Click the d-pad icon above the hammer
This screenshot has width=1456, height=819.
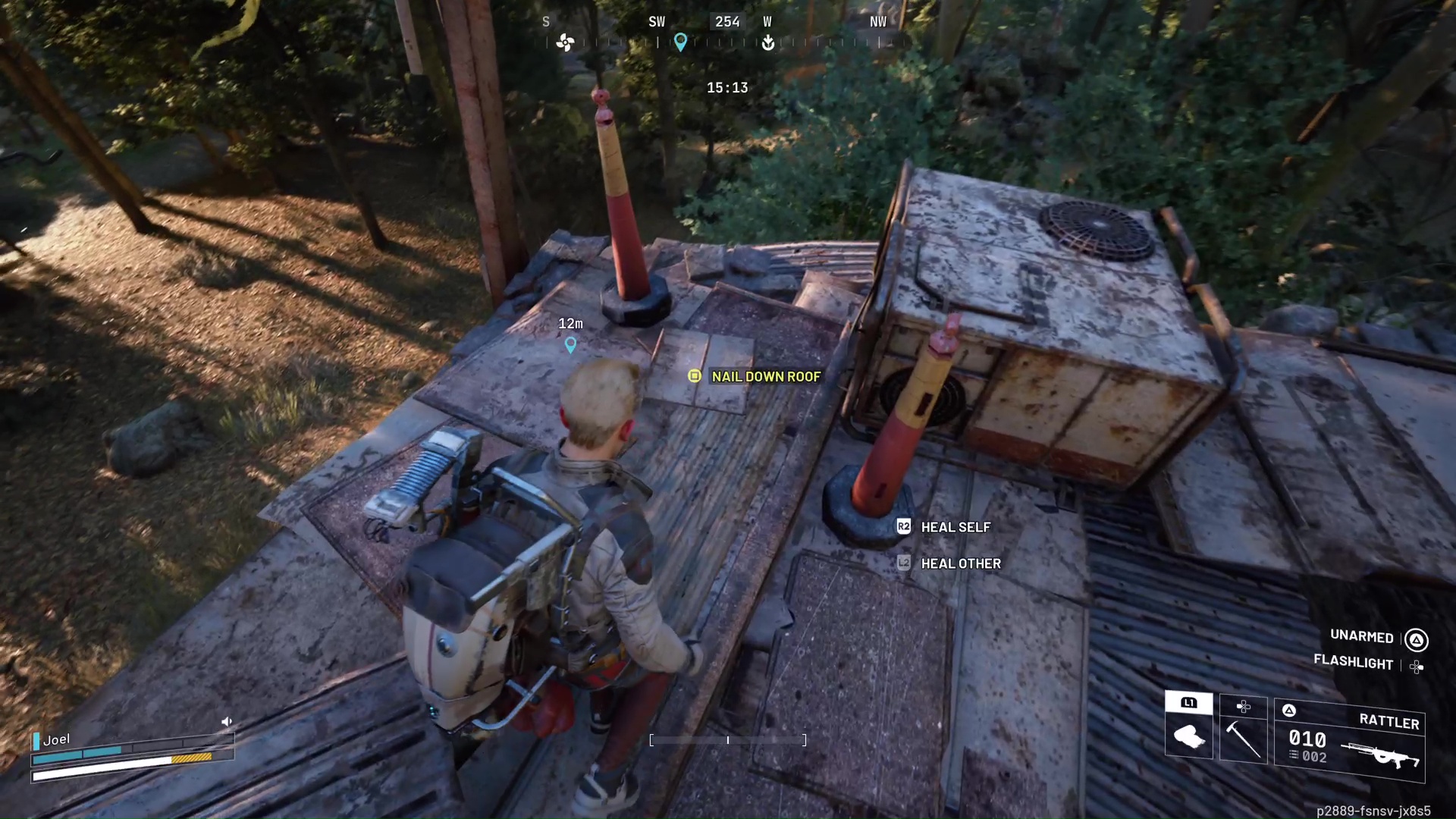click(x=1244, y=707)
